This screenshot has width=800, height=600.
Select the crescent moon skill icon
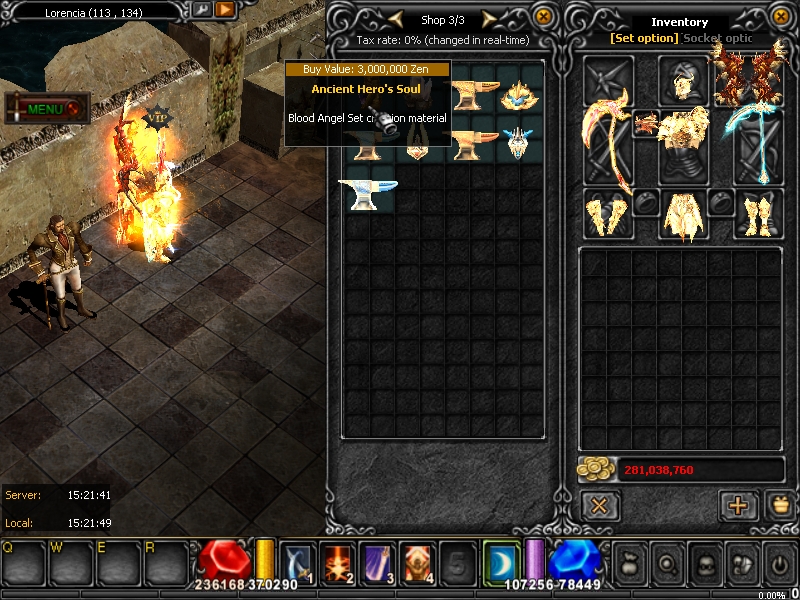pos(501,562)
